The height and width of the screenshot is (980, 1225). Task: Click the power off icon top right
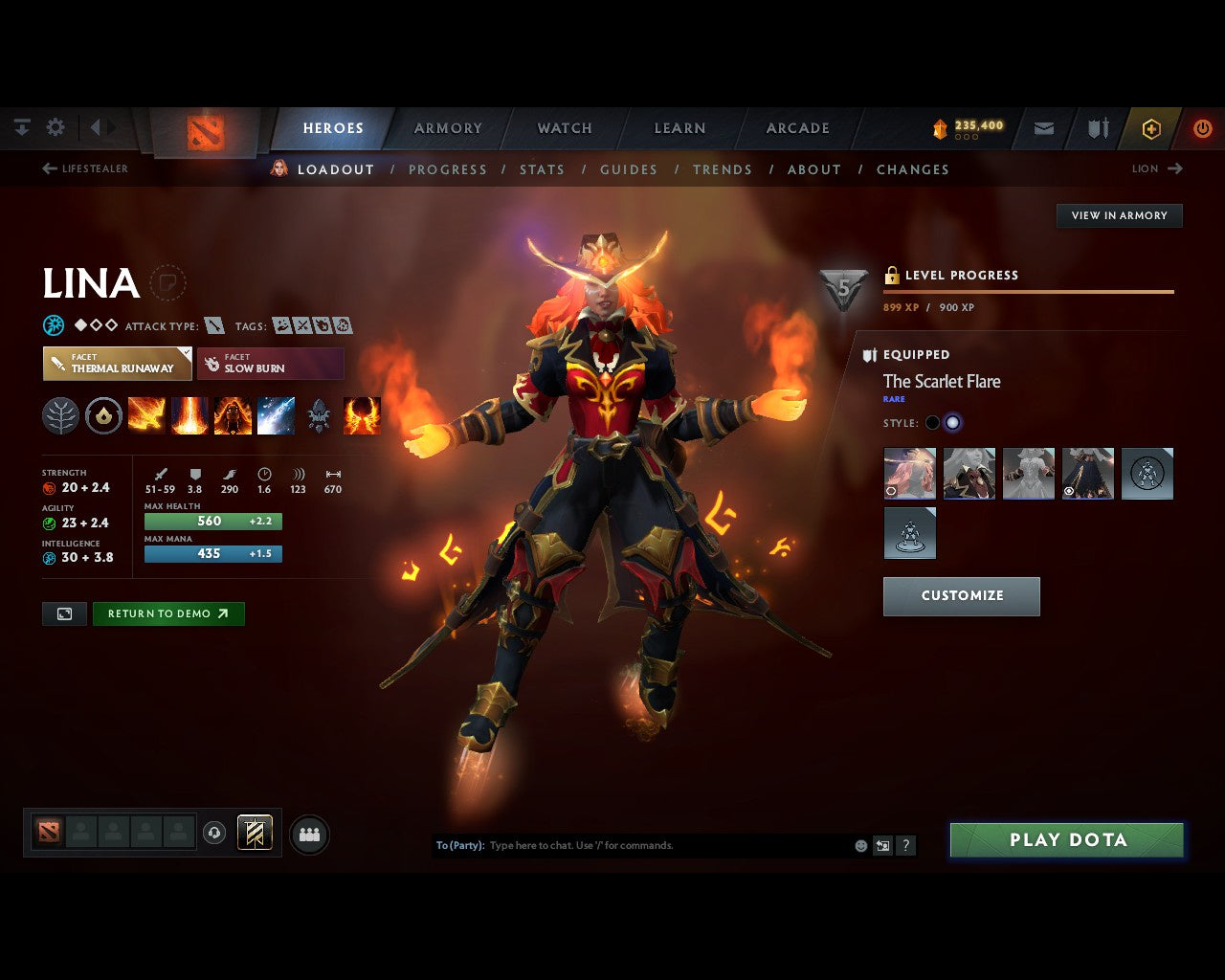coord(1203,127)
